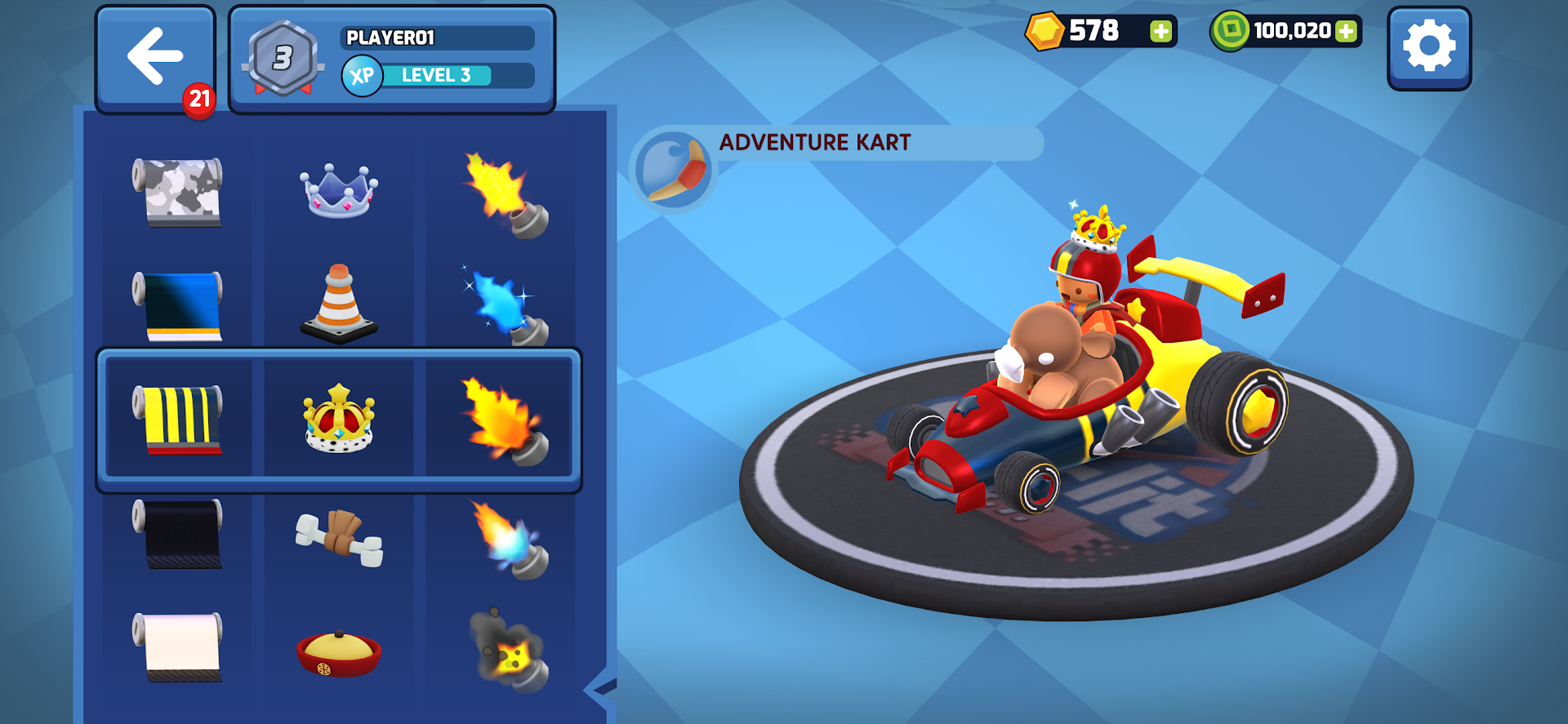Choose the black carbon wrap

coord(178,535)
